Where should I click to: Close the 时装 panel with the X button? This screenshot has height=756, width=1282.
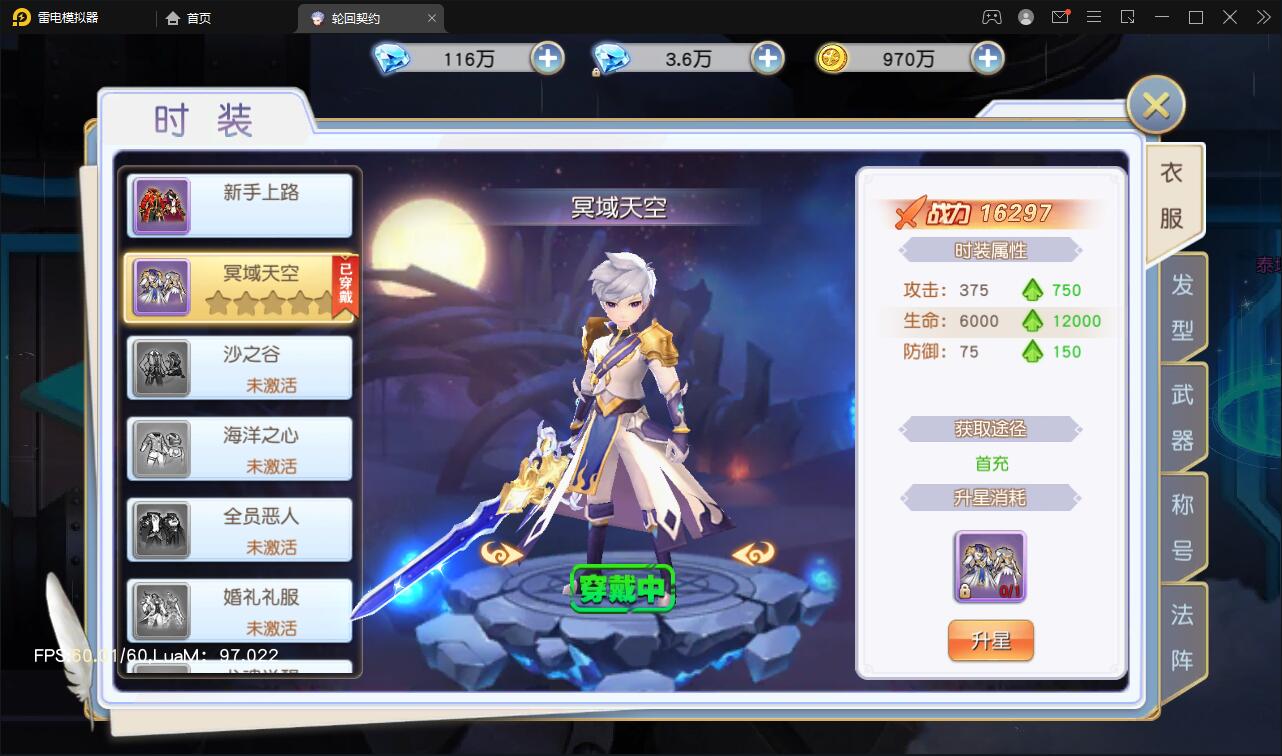pos(1155,104)
